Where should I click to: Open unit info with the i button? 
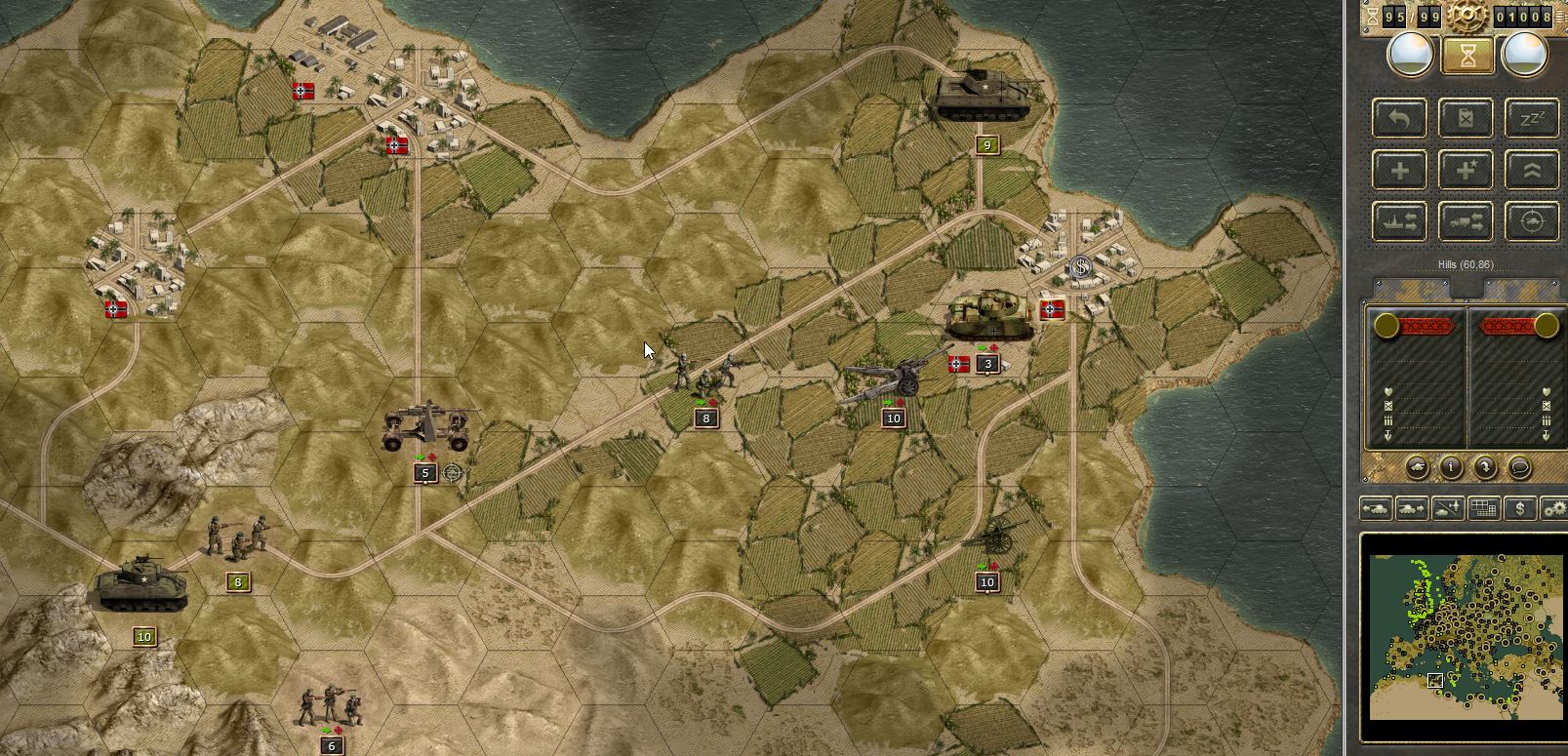(x=1451, y=468)
